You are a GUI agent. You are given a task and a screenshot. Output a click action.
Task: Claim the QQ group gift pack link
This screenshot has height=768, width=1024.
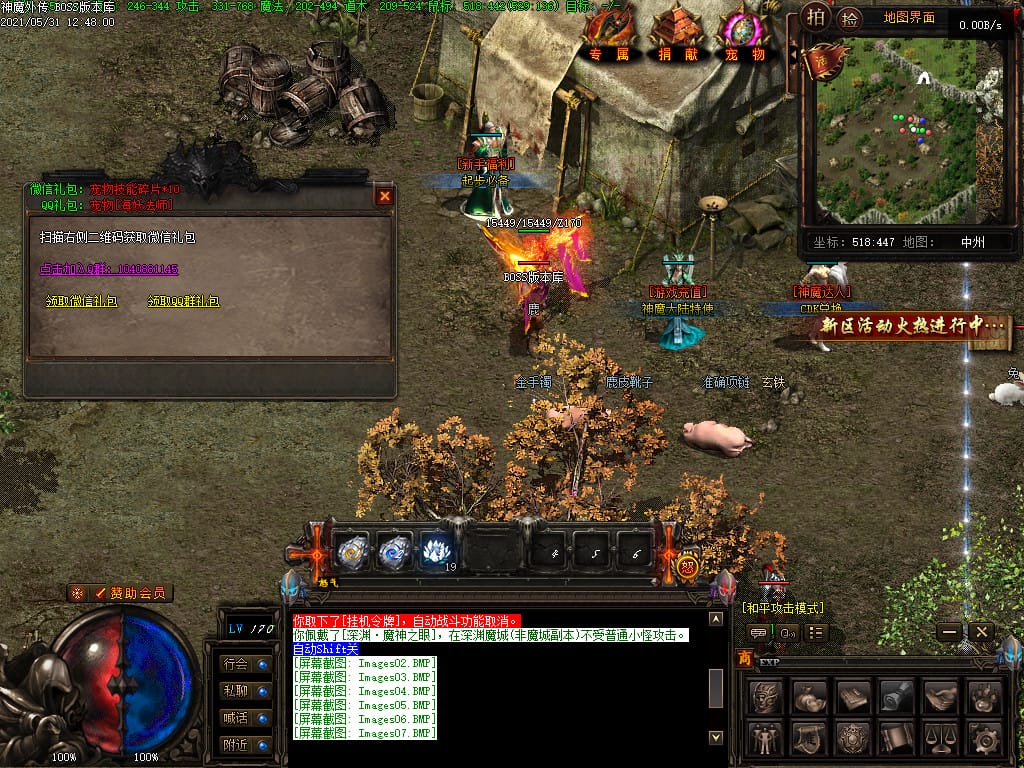tap(183, 301)
